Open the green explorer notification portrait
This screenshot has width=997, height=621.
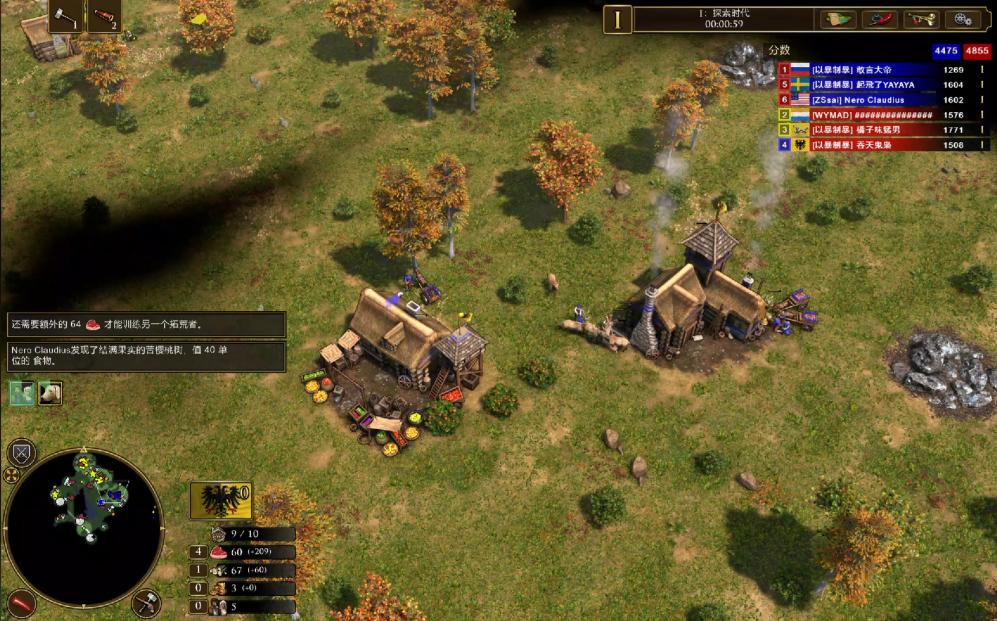click(x=22, y=393)
